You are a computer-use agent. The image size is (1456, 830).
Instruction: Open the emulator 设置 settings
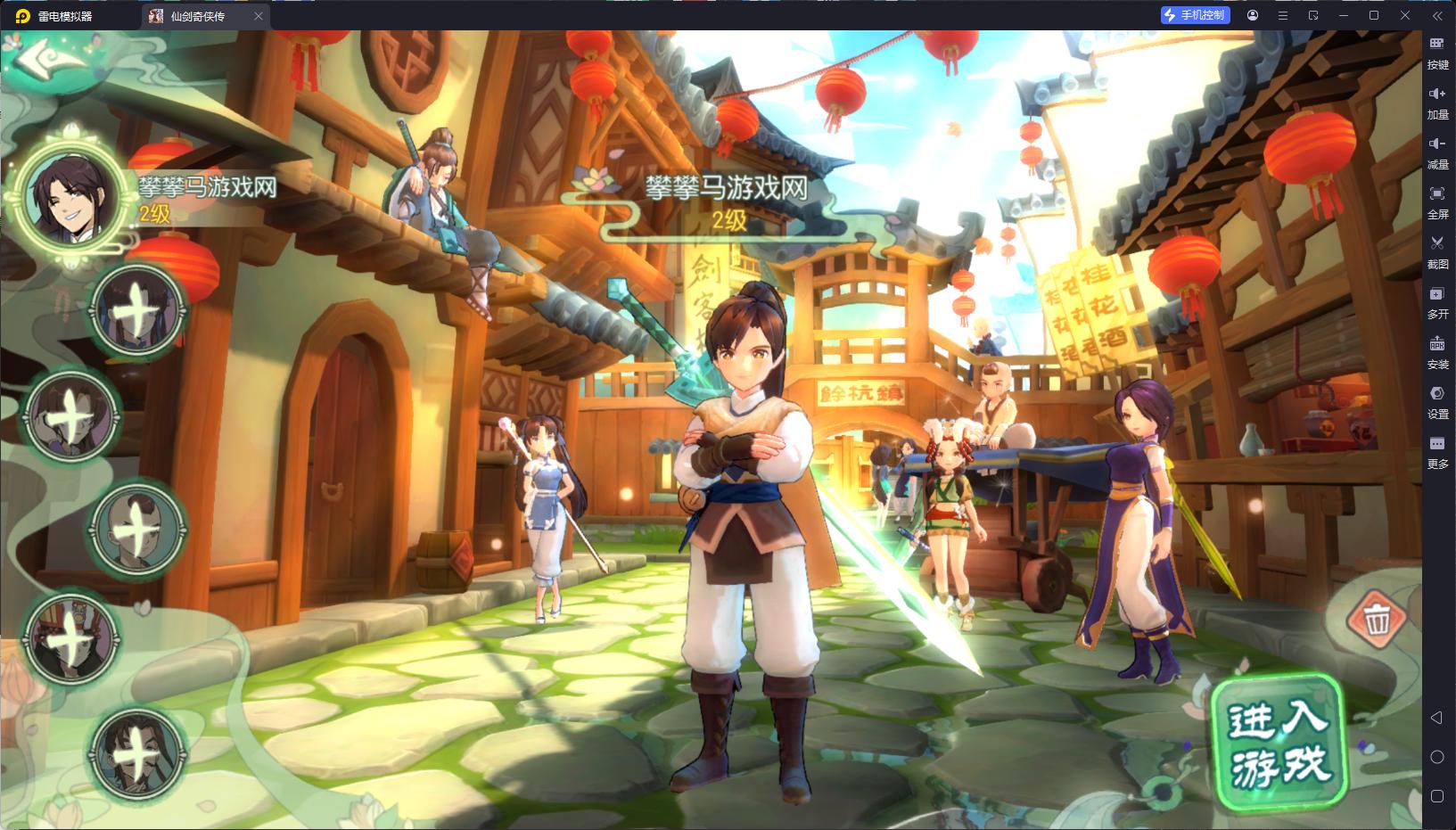click(1437, 402)
